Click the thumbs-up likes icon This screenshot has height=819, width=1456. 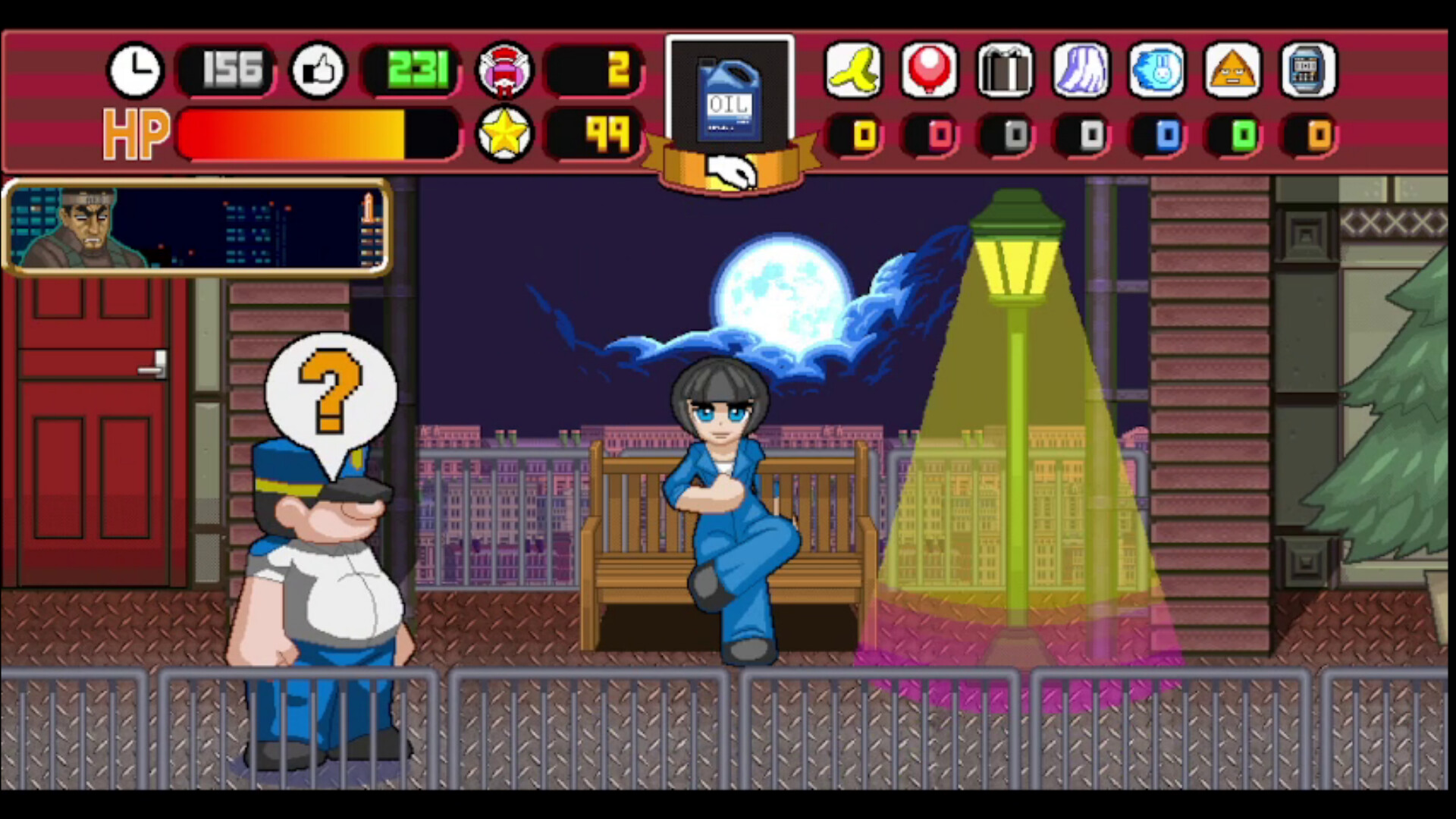pyautogui.click(x=318, y=71)
